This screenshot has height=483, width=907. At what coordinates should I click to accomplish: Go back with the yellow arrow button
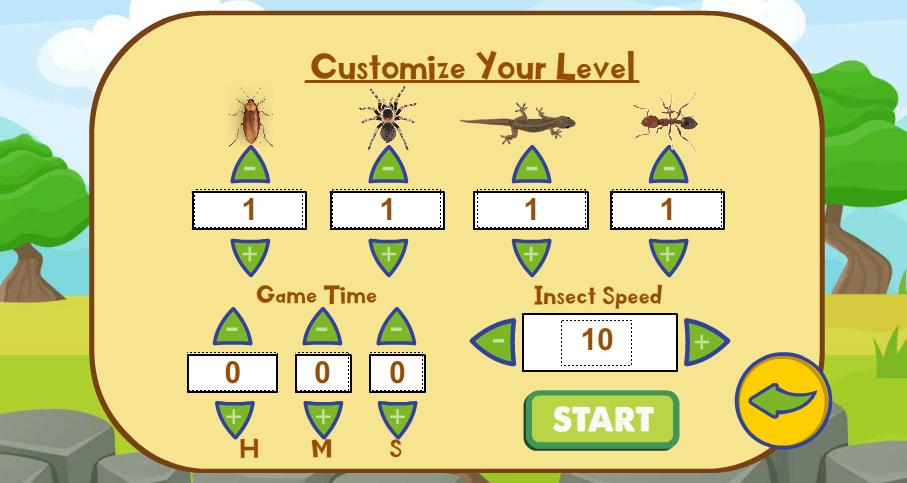(x=783, y=401)
